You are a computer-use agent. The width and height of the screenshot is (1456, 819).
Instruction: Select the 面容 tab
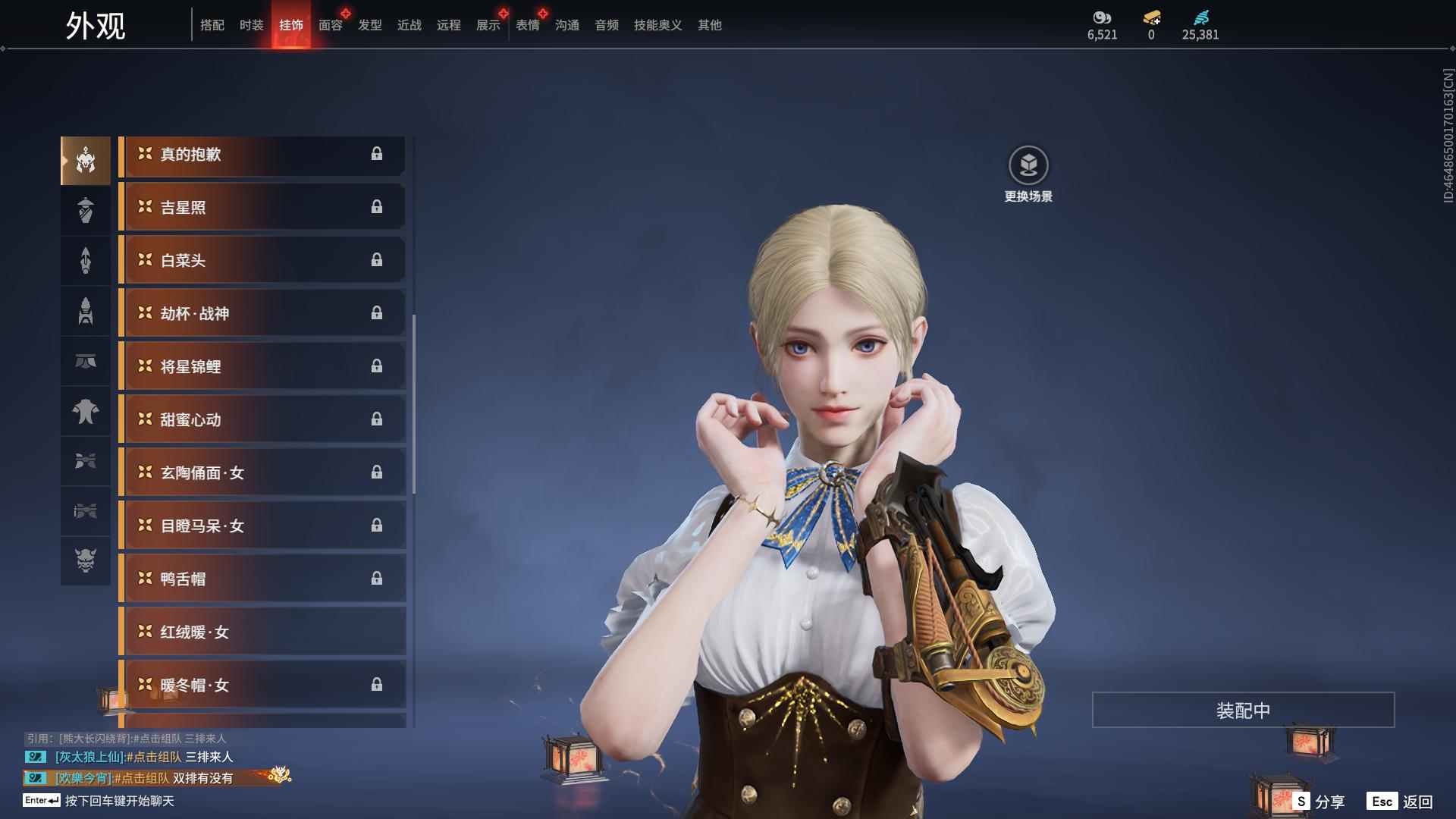[331, 25]
